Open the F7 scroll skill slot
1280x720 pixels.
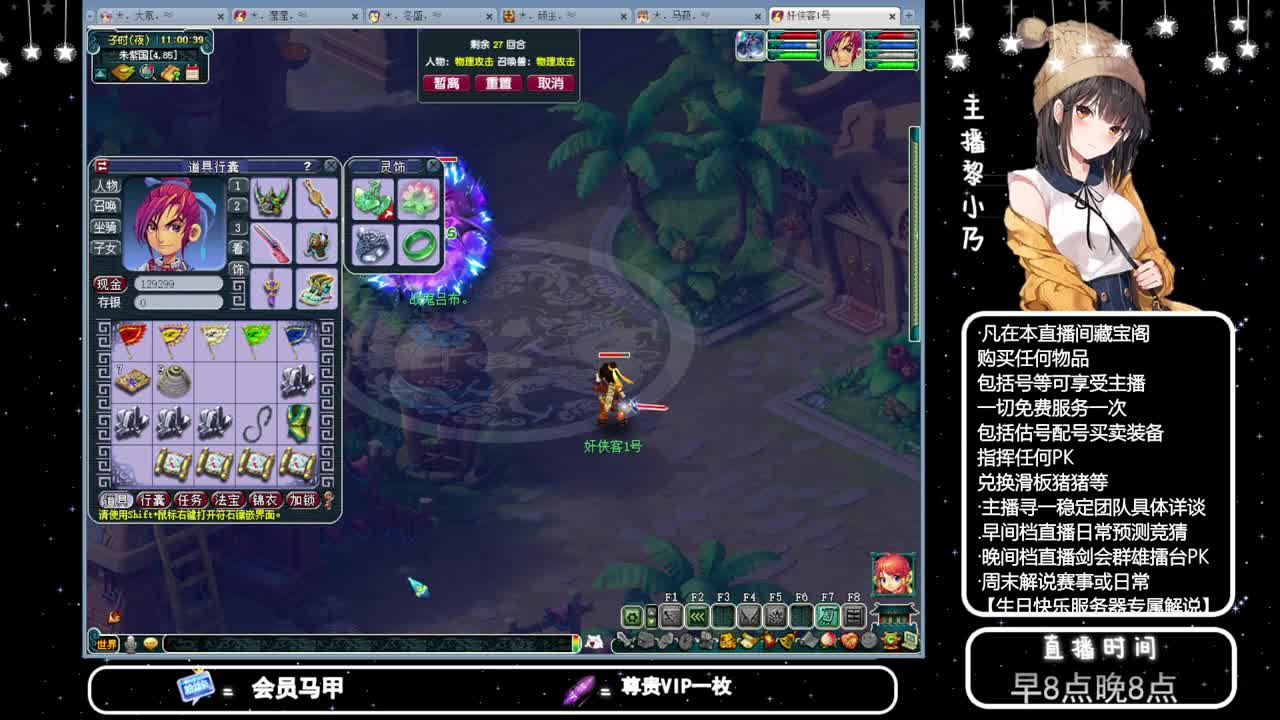point(825,615)
